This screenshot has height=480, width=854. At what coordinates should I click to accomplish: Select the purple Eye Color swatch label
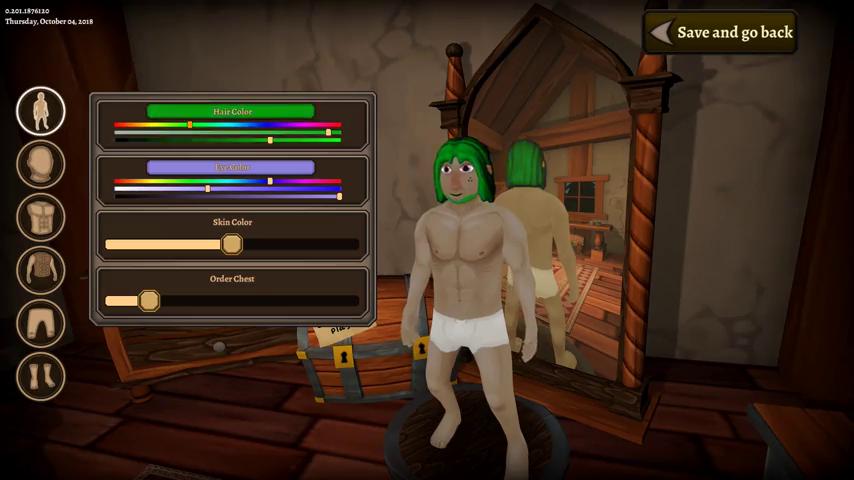point(231,167)
